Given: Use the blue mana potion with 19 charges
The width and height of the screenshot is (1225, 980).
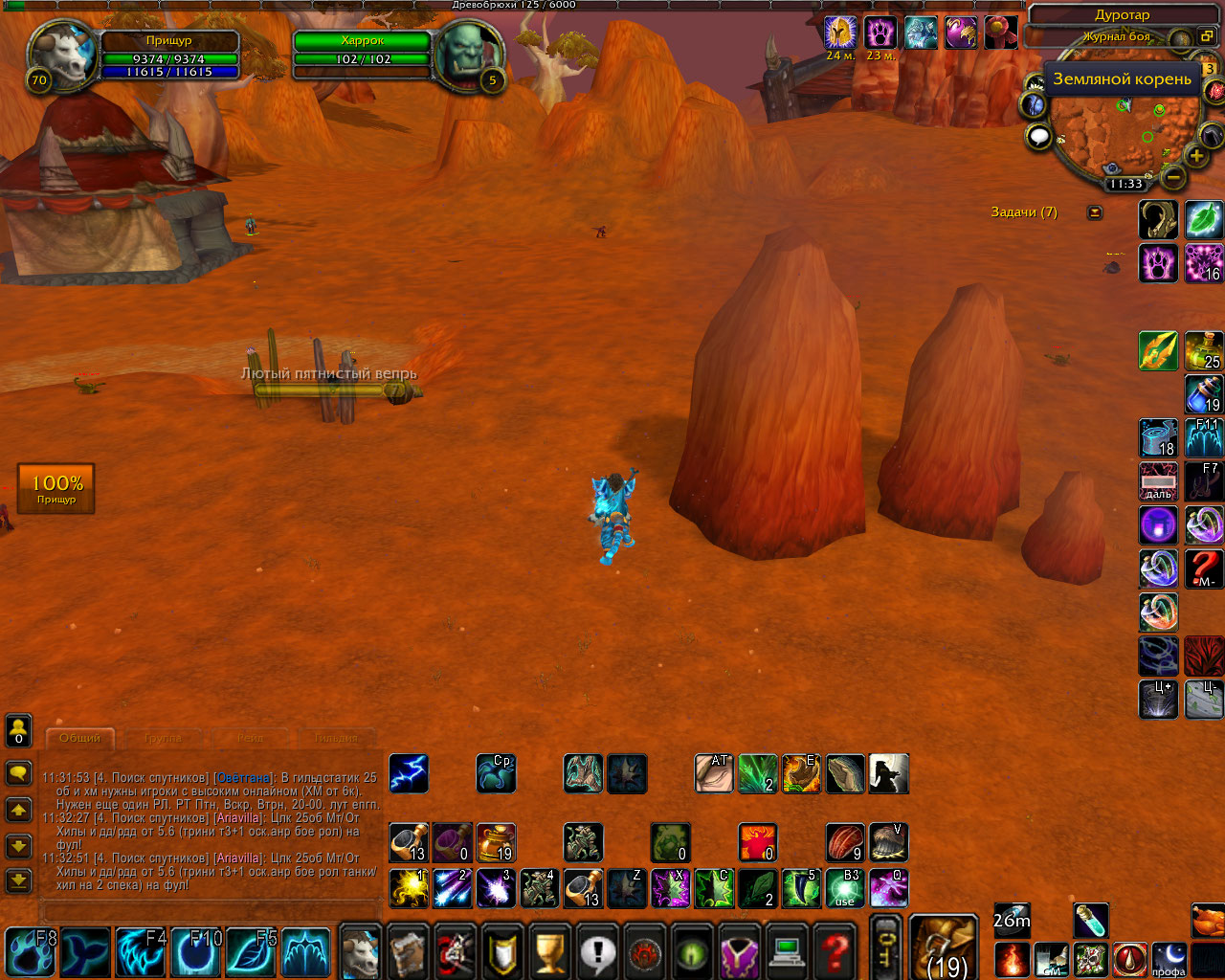Looking at the screenshot, I should tap(1204, 393).
